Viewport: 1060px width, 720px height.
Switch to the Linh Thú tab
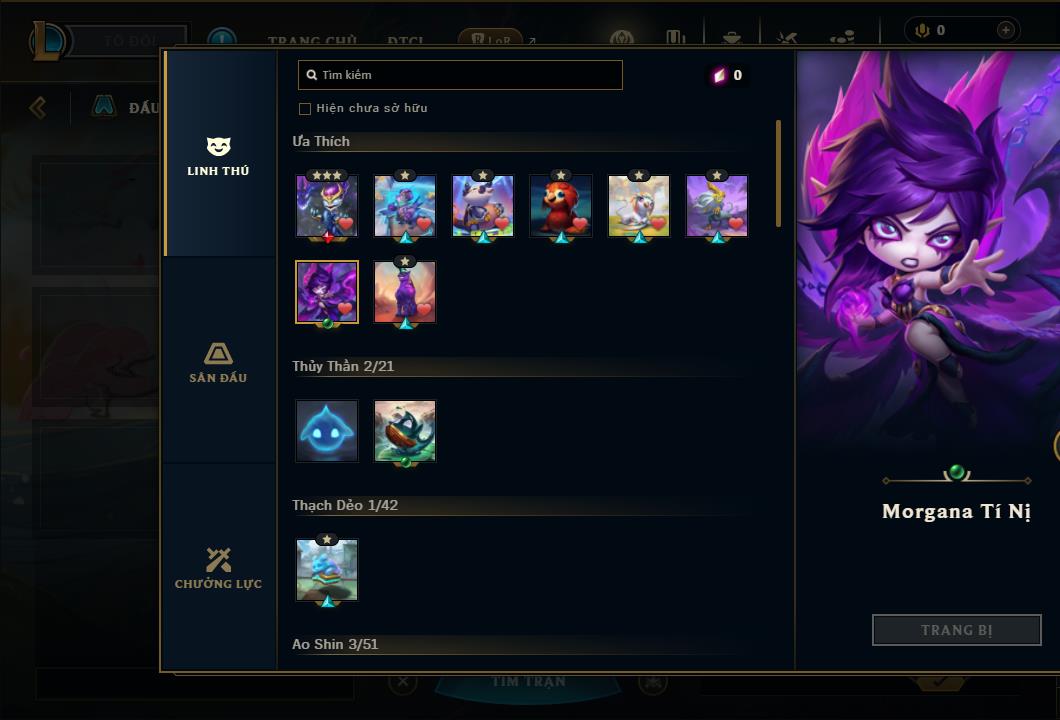(x=218, y=156)
